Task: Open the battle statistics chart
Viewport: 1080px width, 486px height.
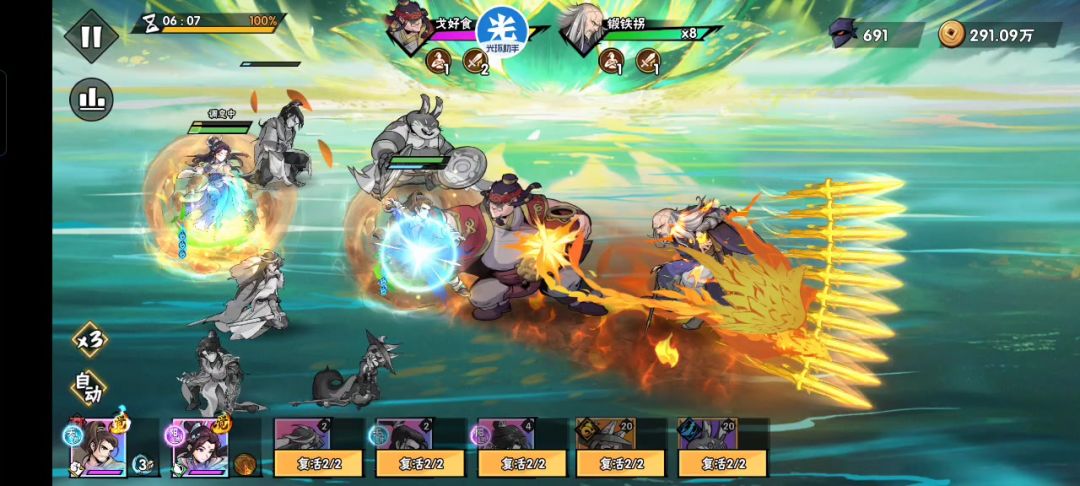Action: point(91,100)
